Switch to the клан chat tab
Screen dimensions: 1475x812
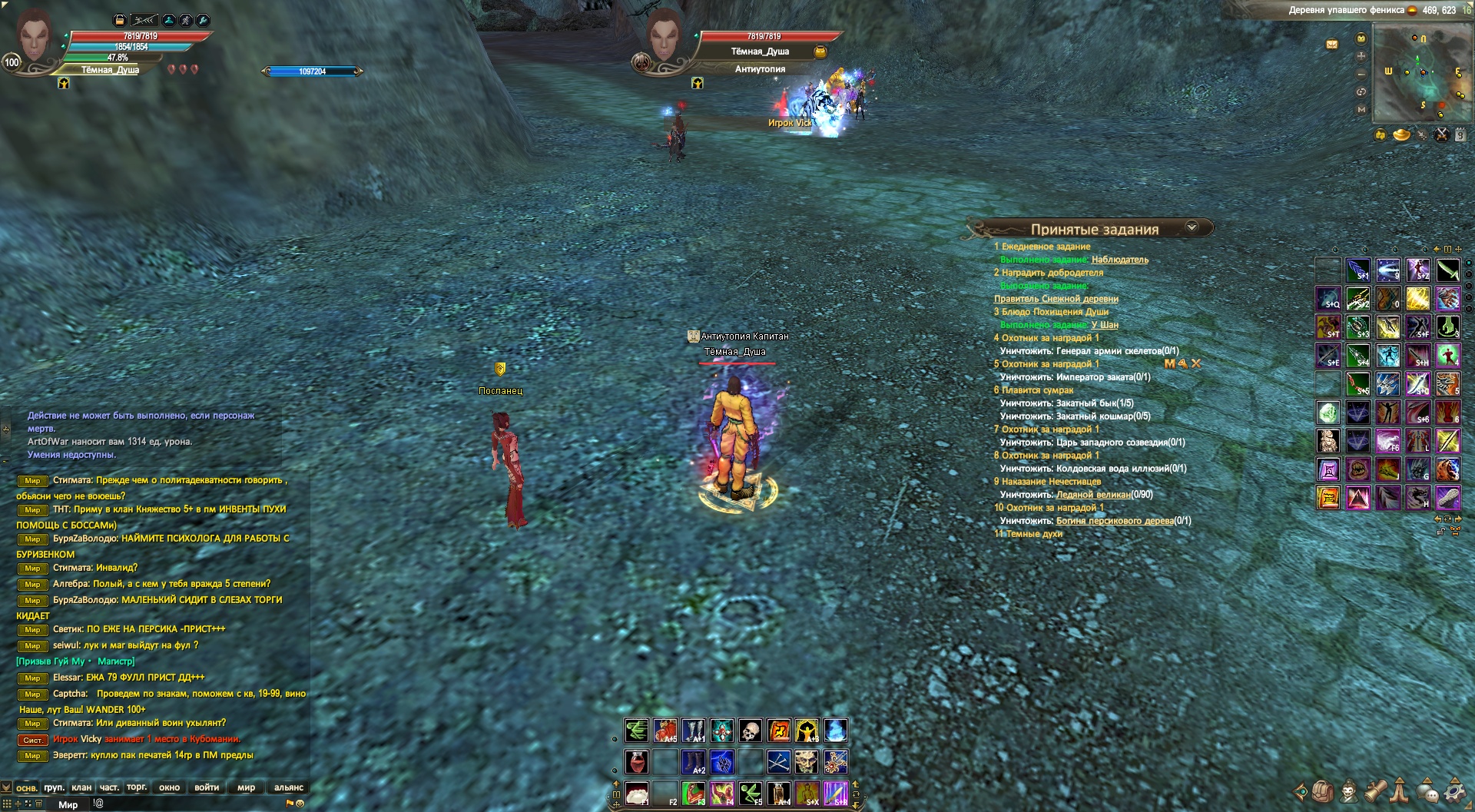(81, 787)
